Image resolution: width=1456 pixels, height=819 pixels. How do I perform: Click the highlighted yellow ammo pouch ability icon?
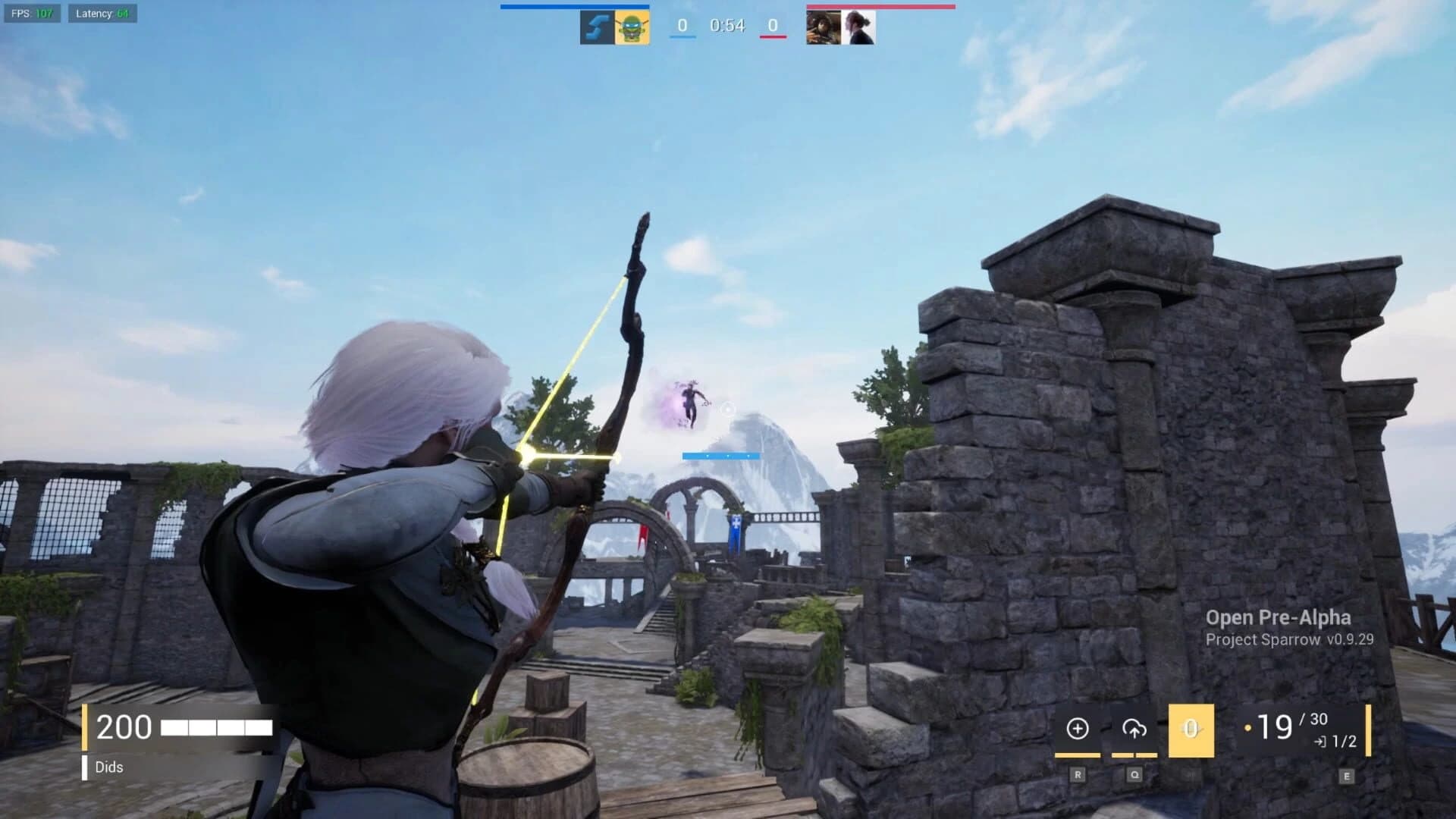click(1190, 730)
